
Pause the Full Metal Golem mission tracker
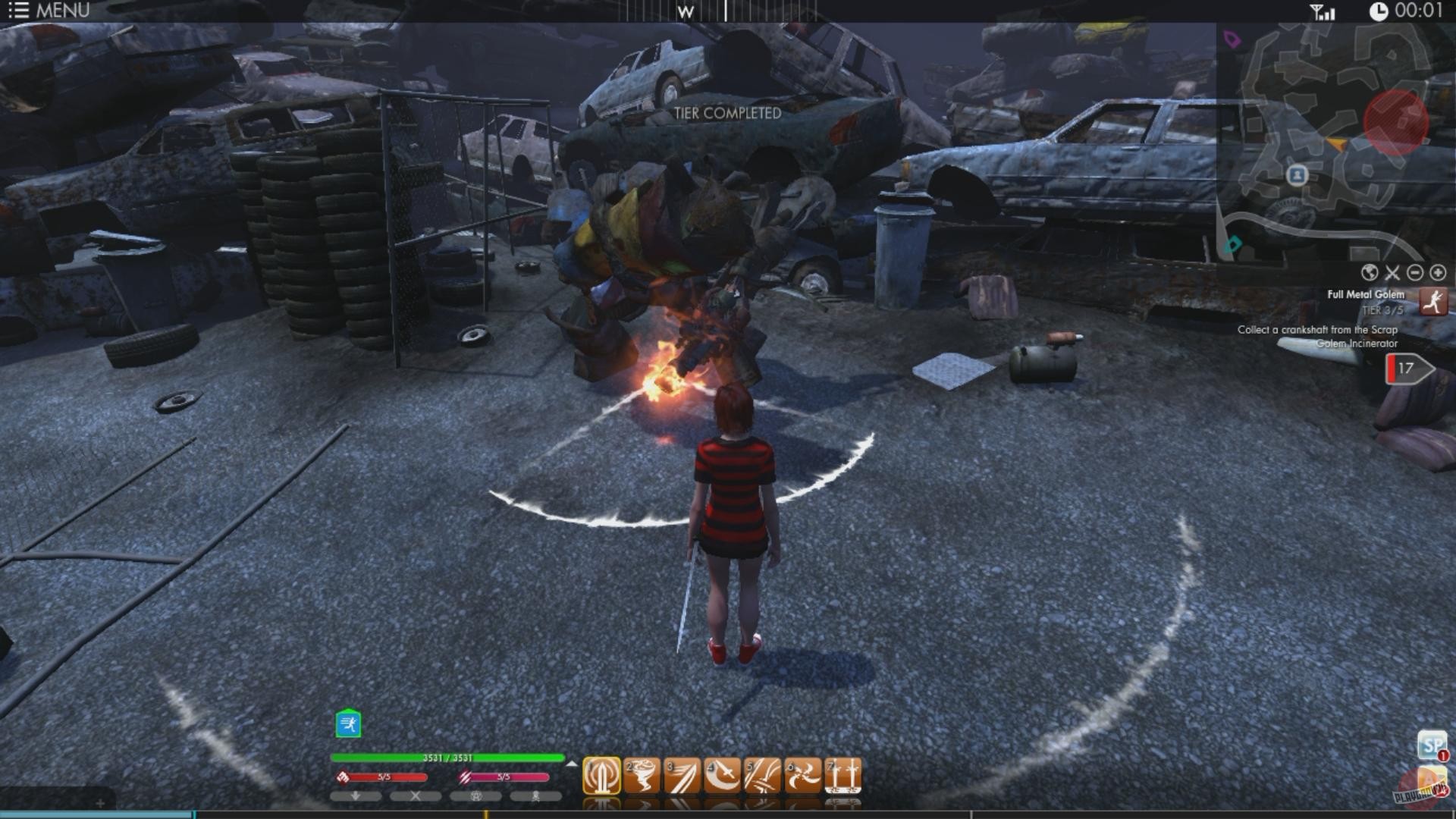(x=1435, y=302)
